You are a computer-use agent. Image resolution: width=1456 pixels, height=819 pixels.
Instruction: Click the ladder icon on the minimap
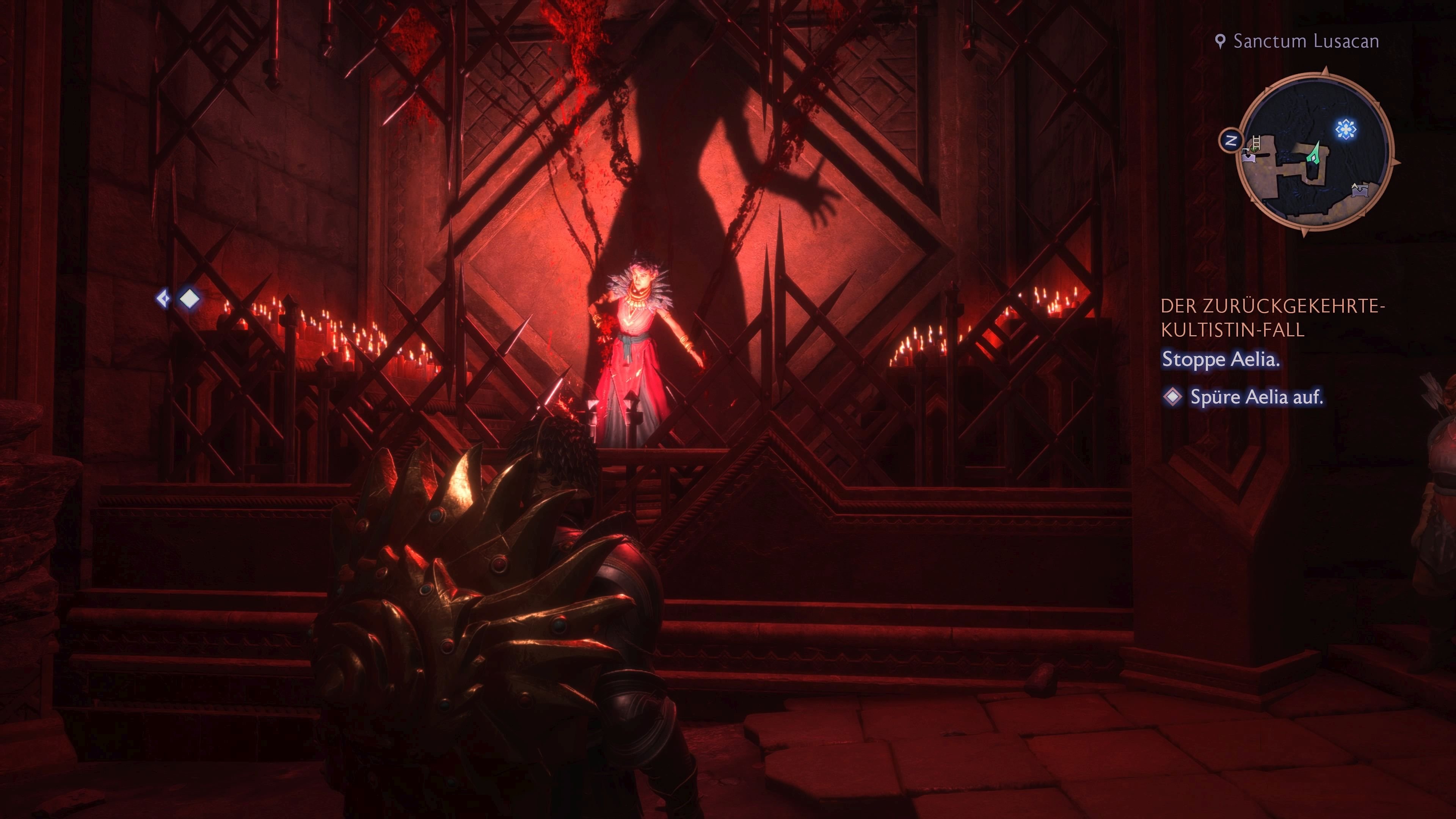1256,142
